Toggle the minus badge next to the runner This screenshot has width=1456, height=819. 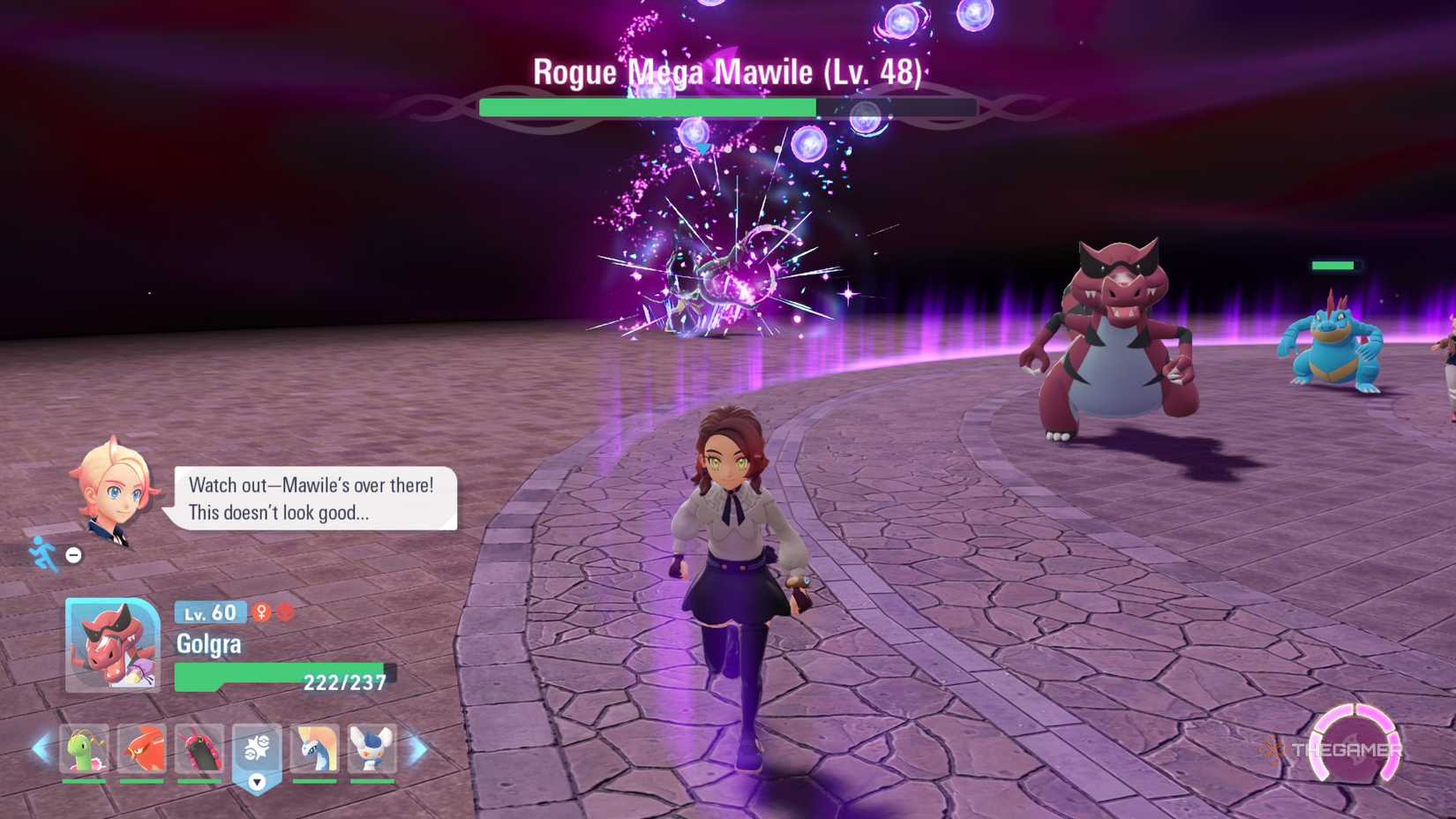click(72, 555)
